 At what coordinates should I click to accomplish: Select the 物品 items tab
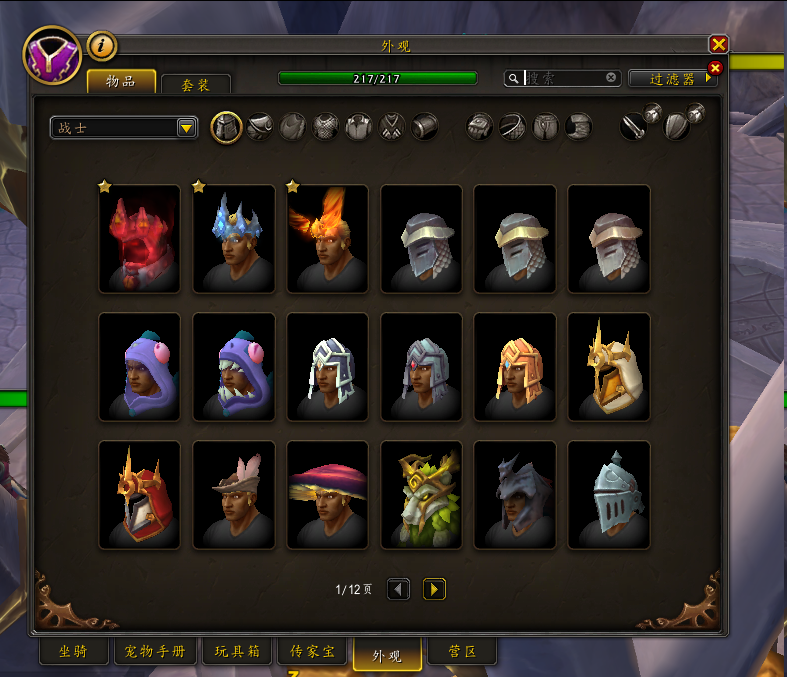[x=121, y=82]
